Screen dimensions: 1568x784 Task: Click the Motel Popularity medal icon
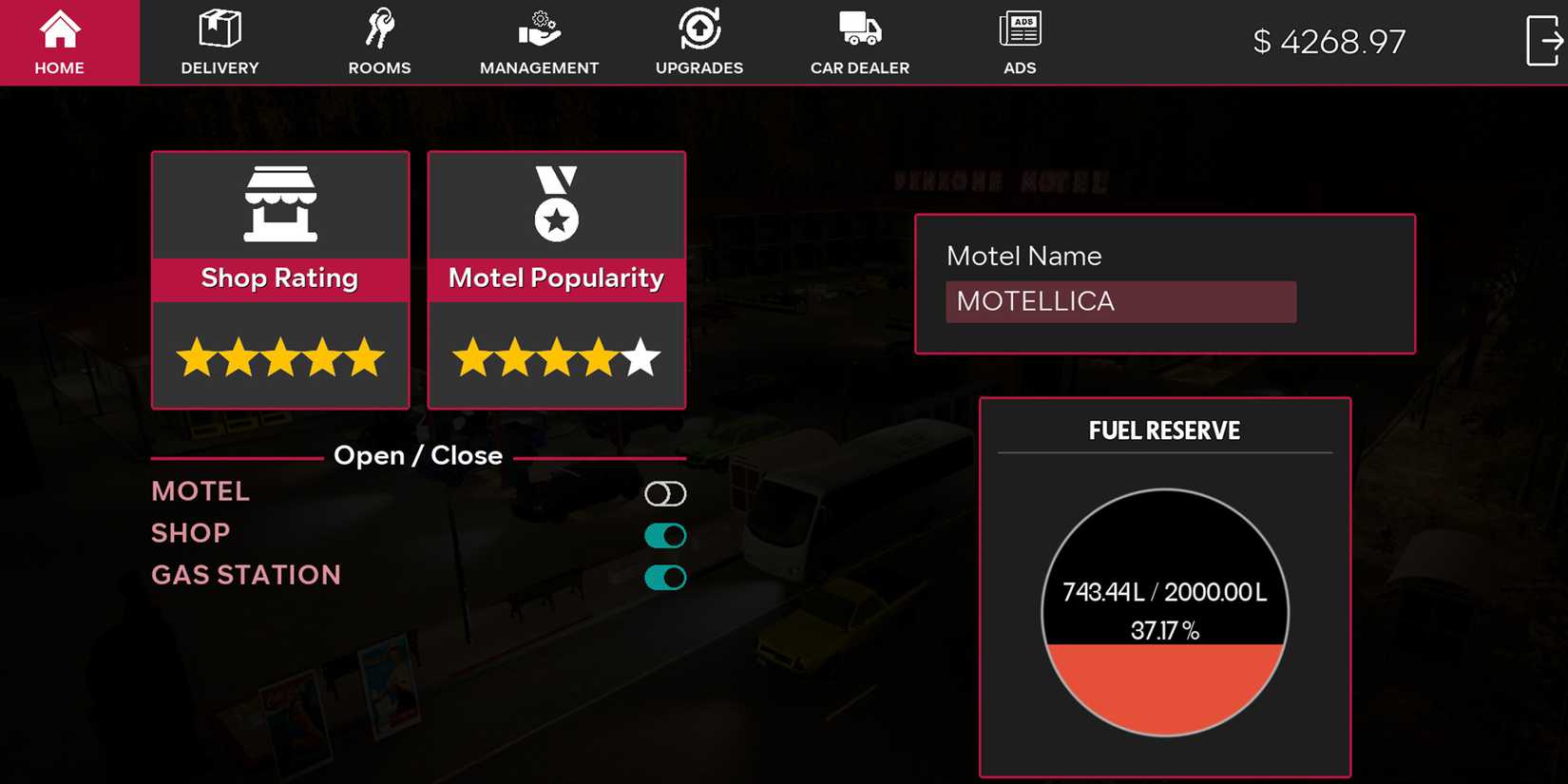(556, 204)
